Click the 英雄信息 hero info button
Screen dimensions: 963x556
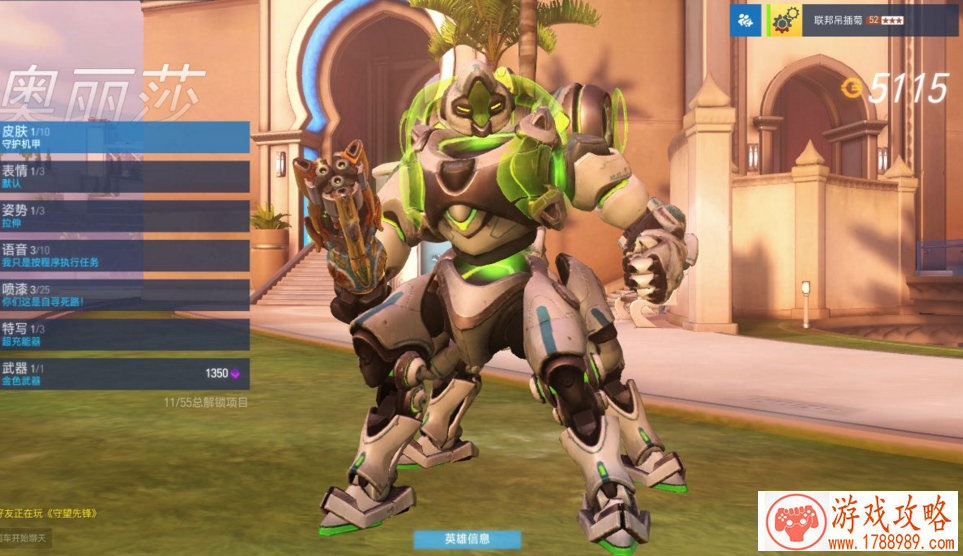(x=467, y=539)
